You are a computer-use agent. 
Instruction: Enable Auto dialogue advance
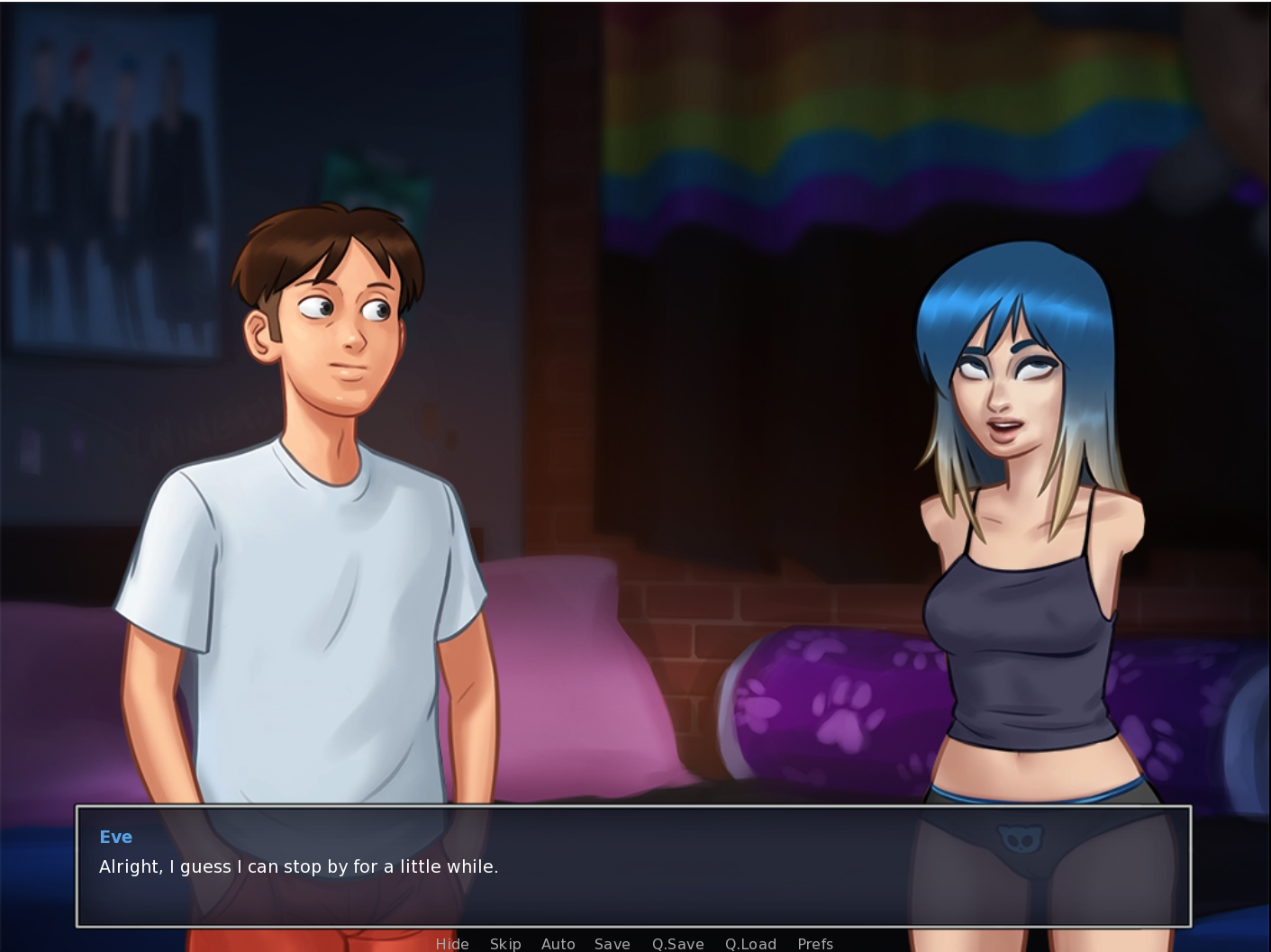tap(558, 943)
